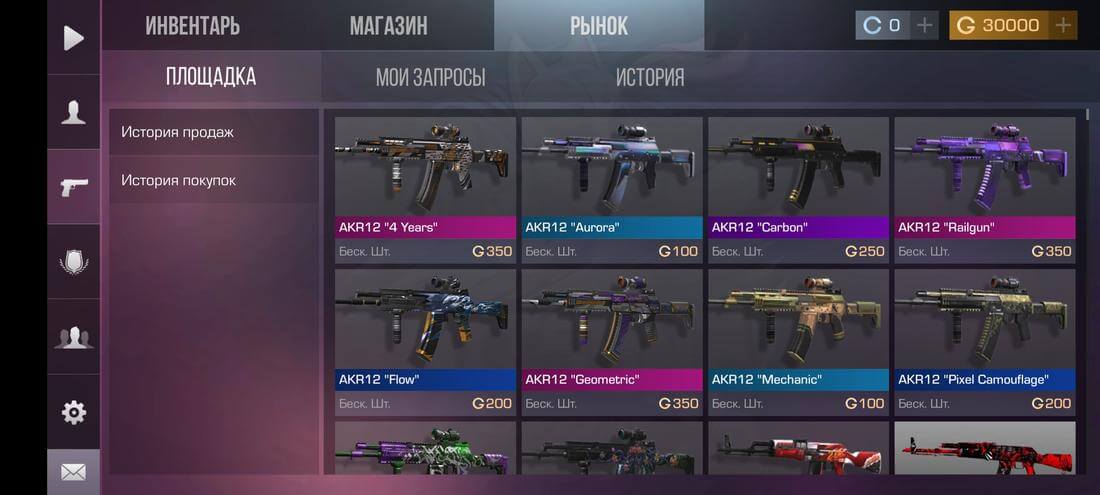Screen dimensions: 1100x495
Task: Open the История sub-tab
Action: coord(650,77)
